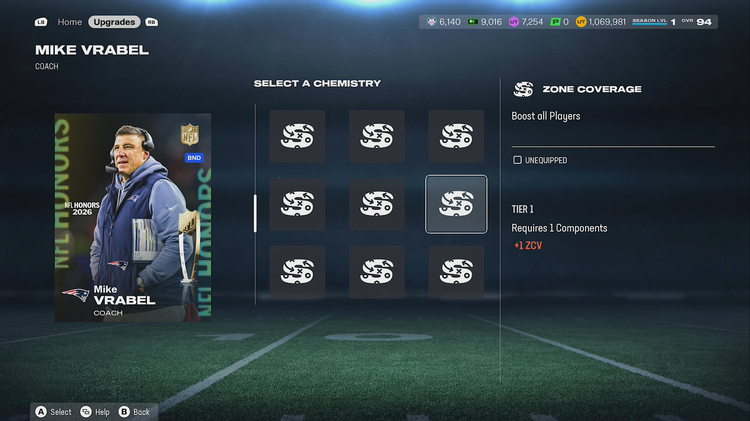Toggle the Unequipped checkbox
The image size is (750, 421).
click(x=517, y=160)
